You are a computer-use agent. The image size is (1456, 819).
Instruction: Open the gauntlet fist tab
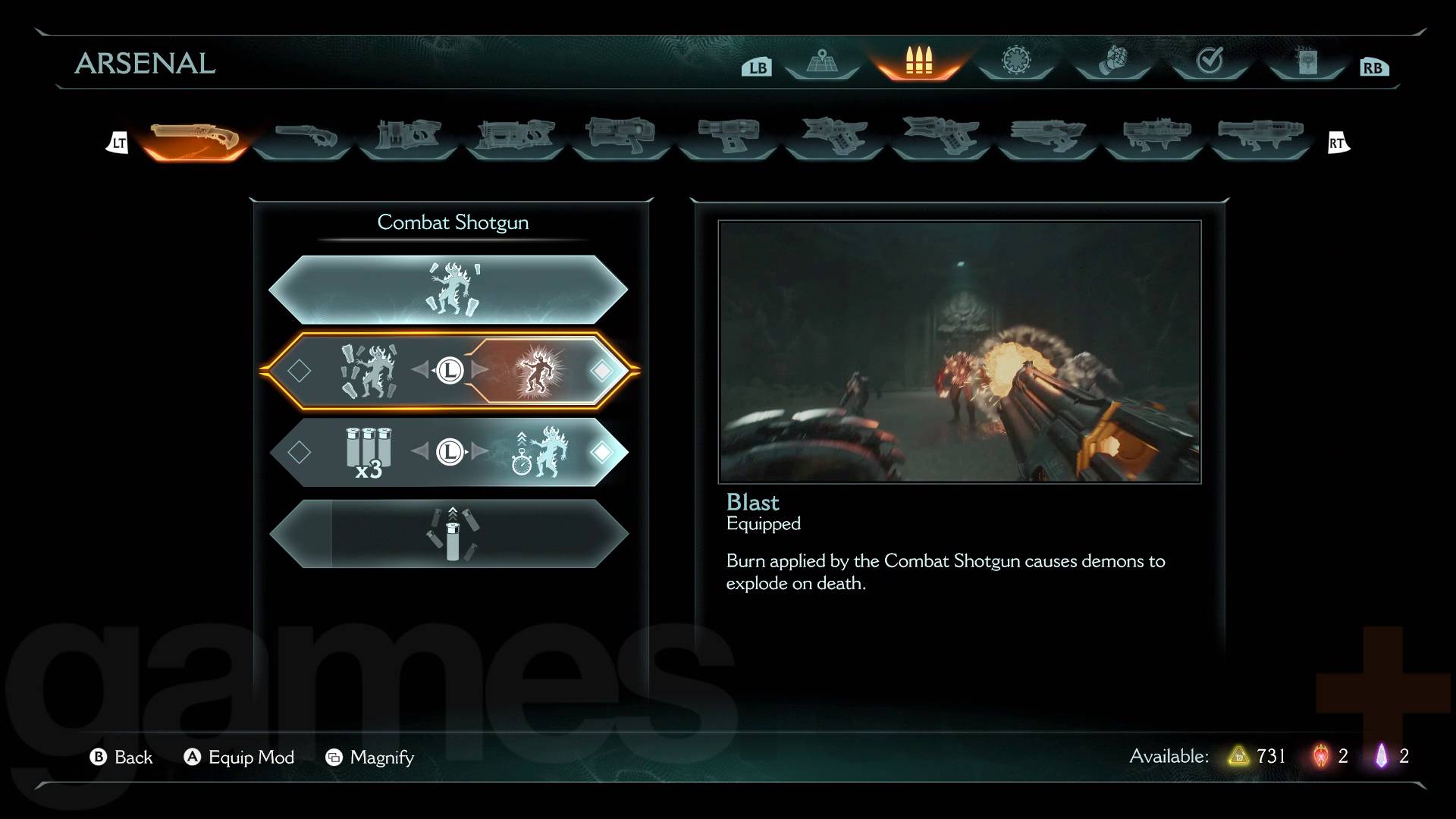(1112, 62)
